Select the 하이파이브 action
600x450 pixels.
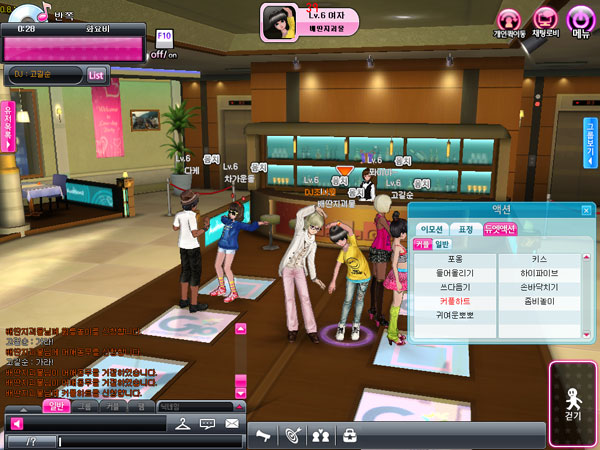[x=539, y=273]
